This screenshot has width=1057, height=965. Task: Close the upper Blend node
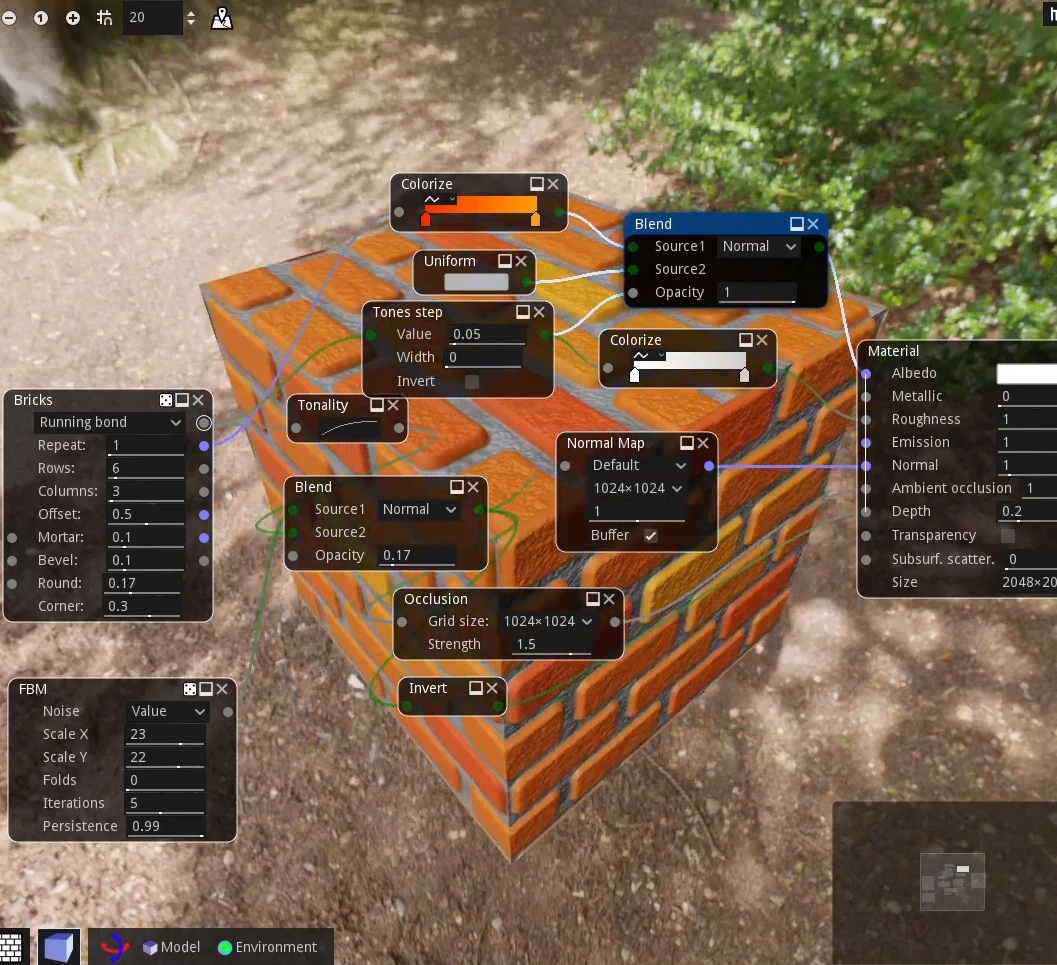813,224
